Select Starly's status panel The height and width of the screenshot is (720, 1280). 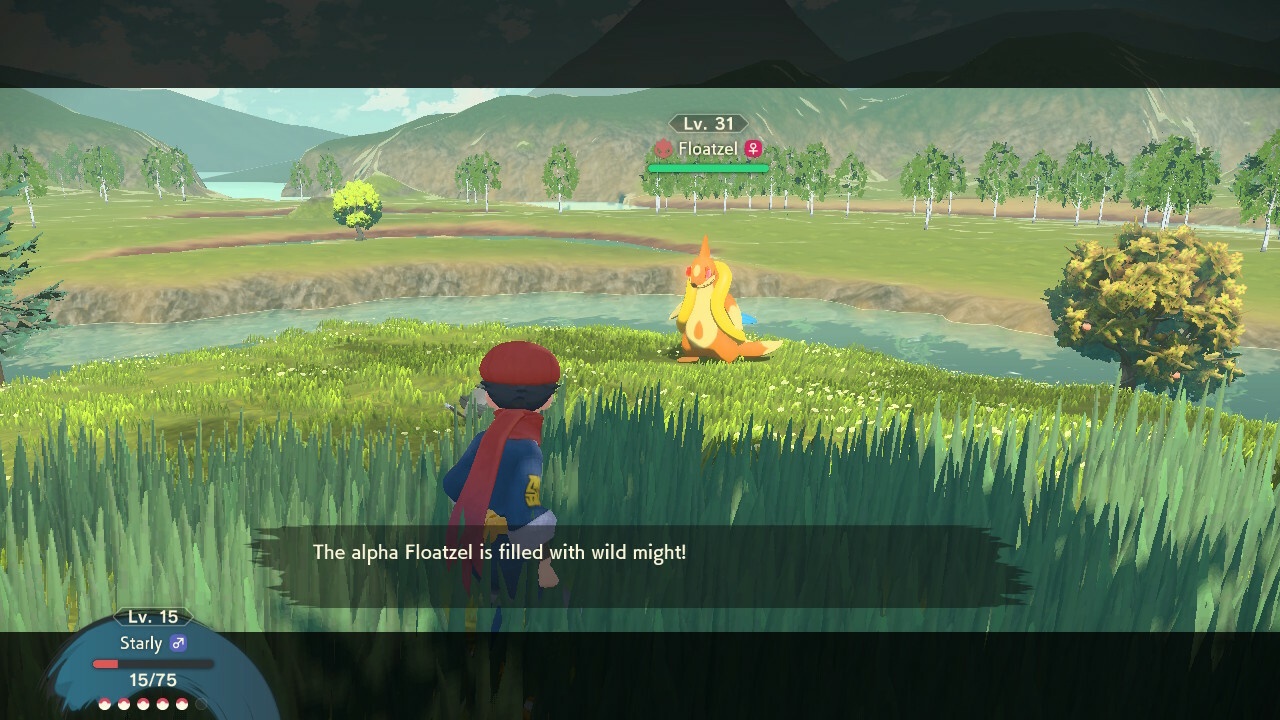(x=153, y=660)
